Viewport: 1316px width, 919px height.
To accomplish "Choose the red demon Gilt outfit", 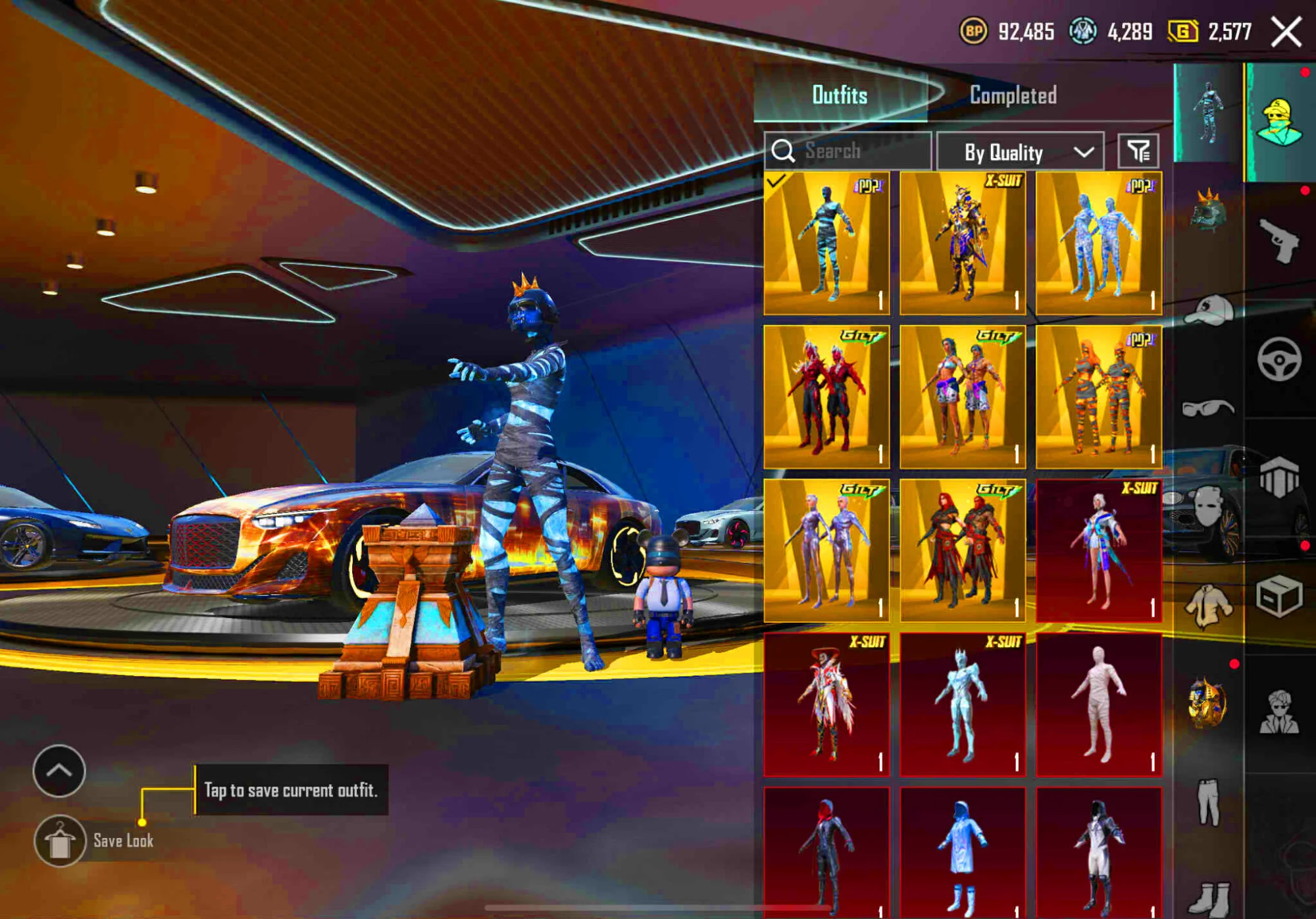I will [x=826, y=397].
